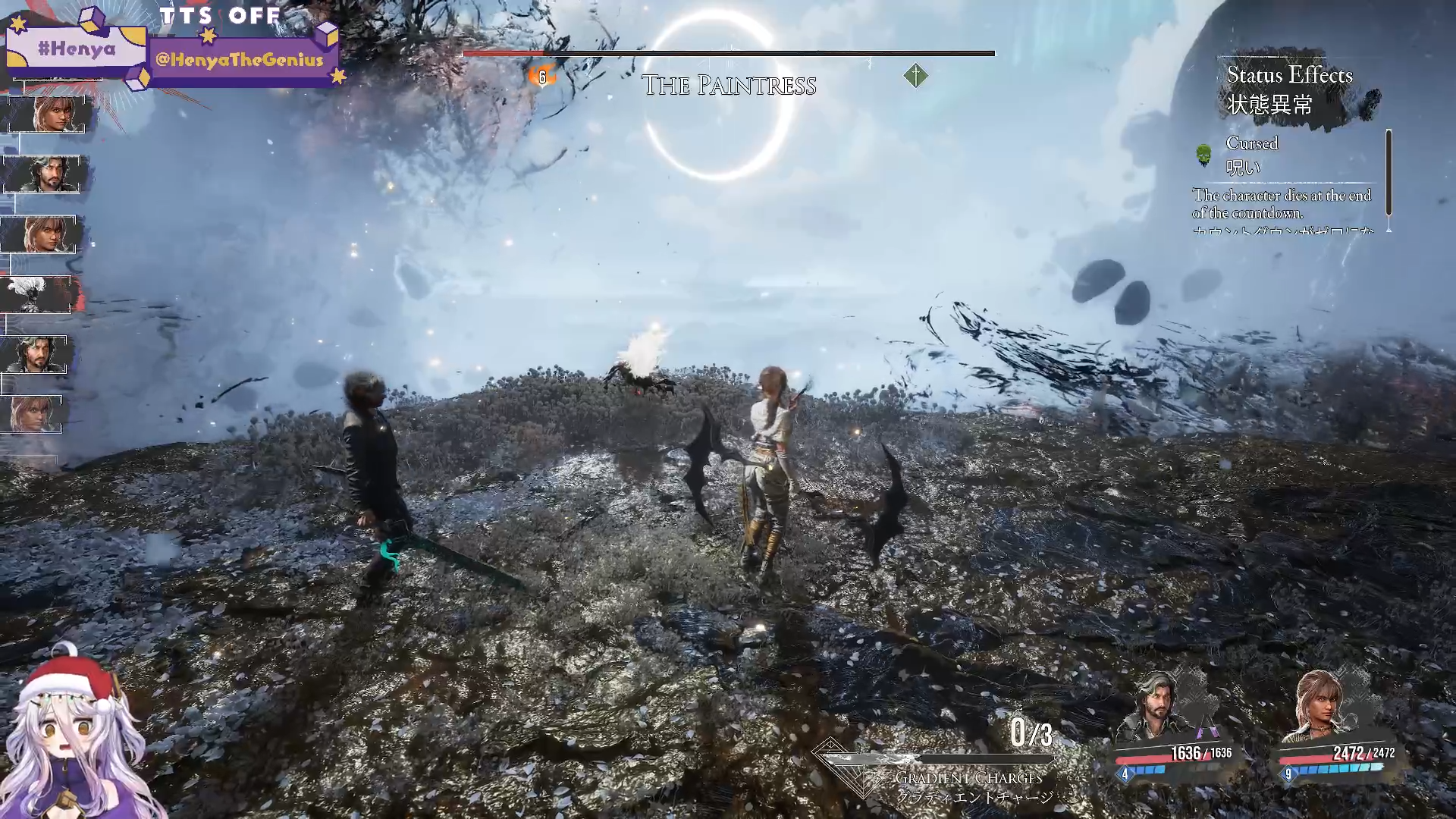The width and height of the screenshot is (1456, 819).
Task: Click the Status Effects panel scrollbar
Action: 1389,174
